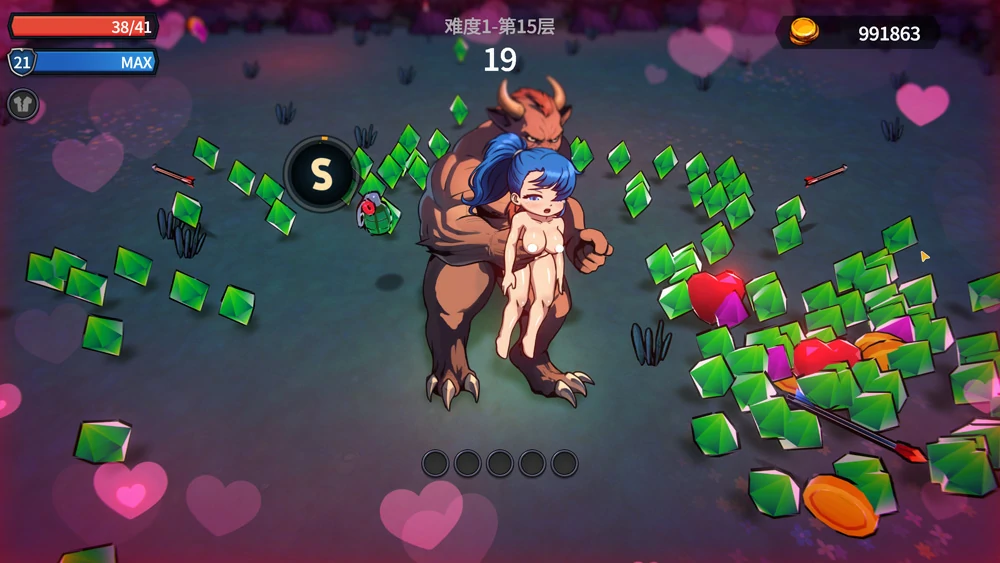Activate the circular S skill button

[321, 174]
